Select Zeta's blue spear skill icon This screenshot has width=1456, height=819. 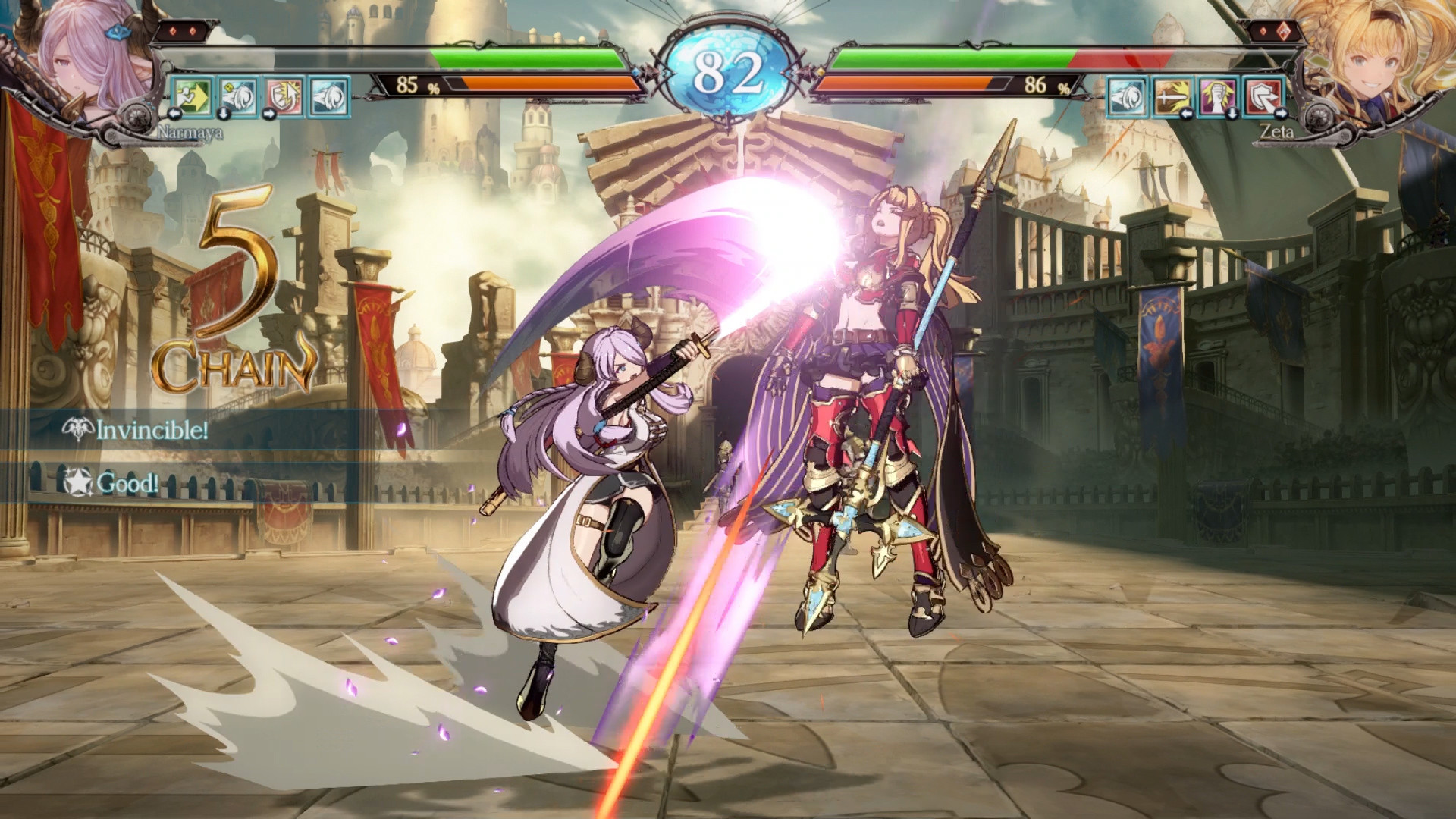1128,96
